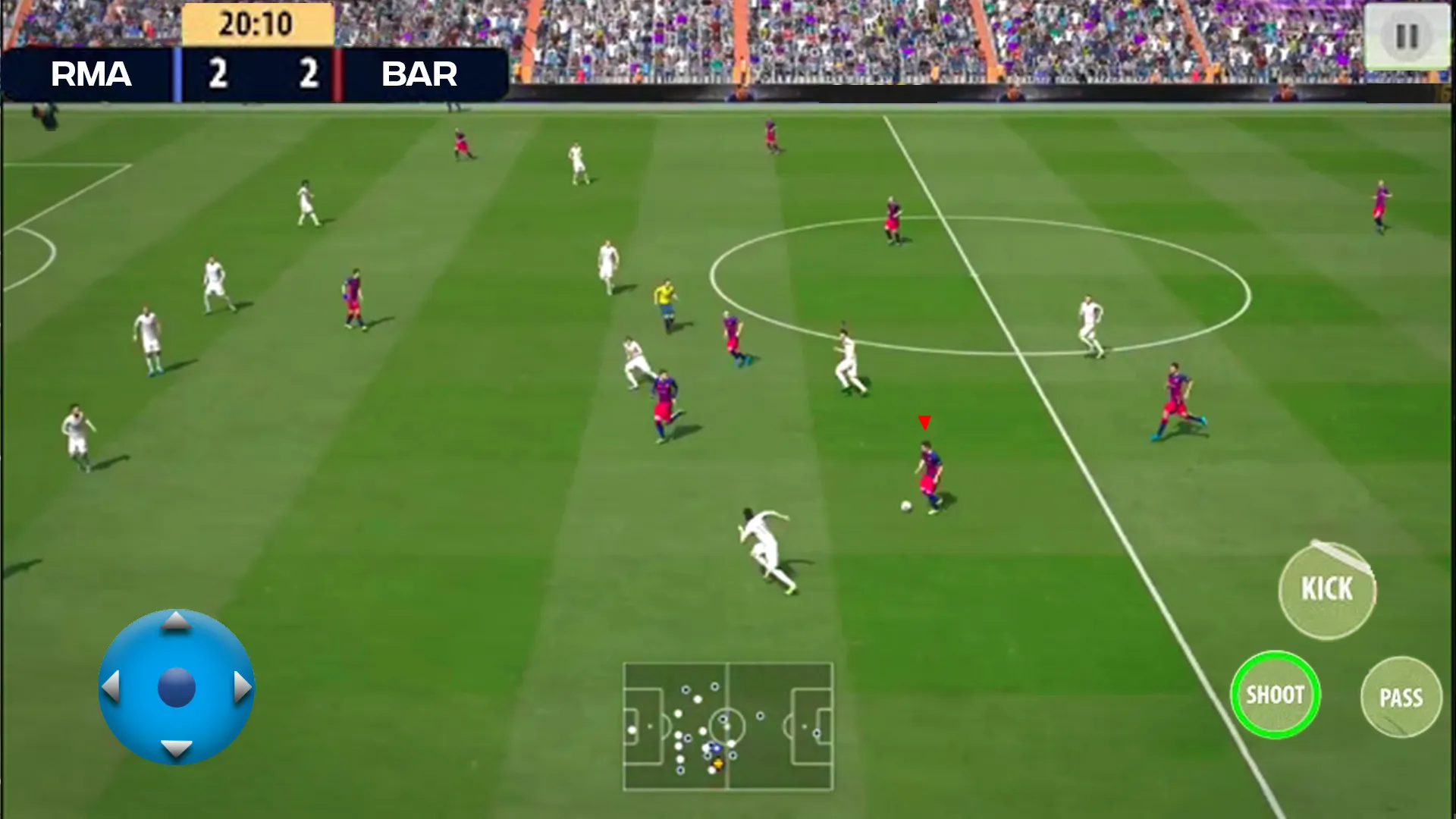This screenshot has height=819, width=1456.
Task: Tap the center of the virtual joystick
Action: pyautogui.click(x=178, y=686)
